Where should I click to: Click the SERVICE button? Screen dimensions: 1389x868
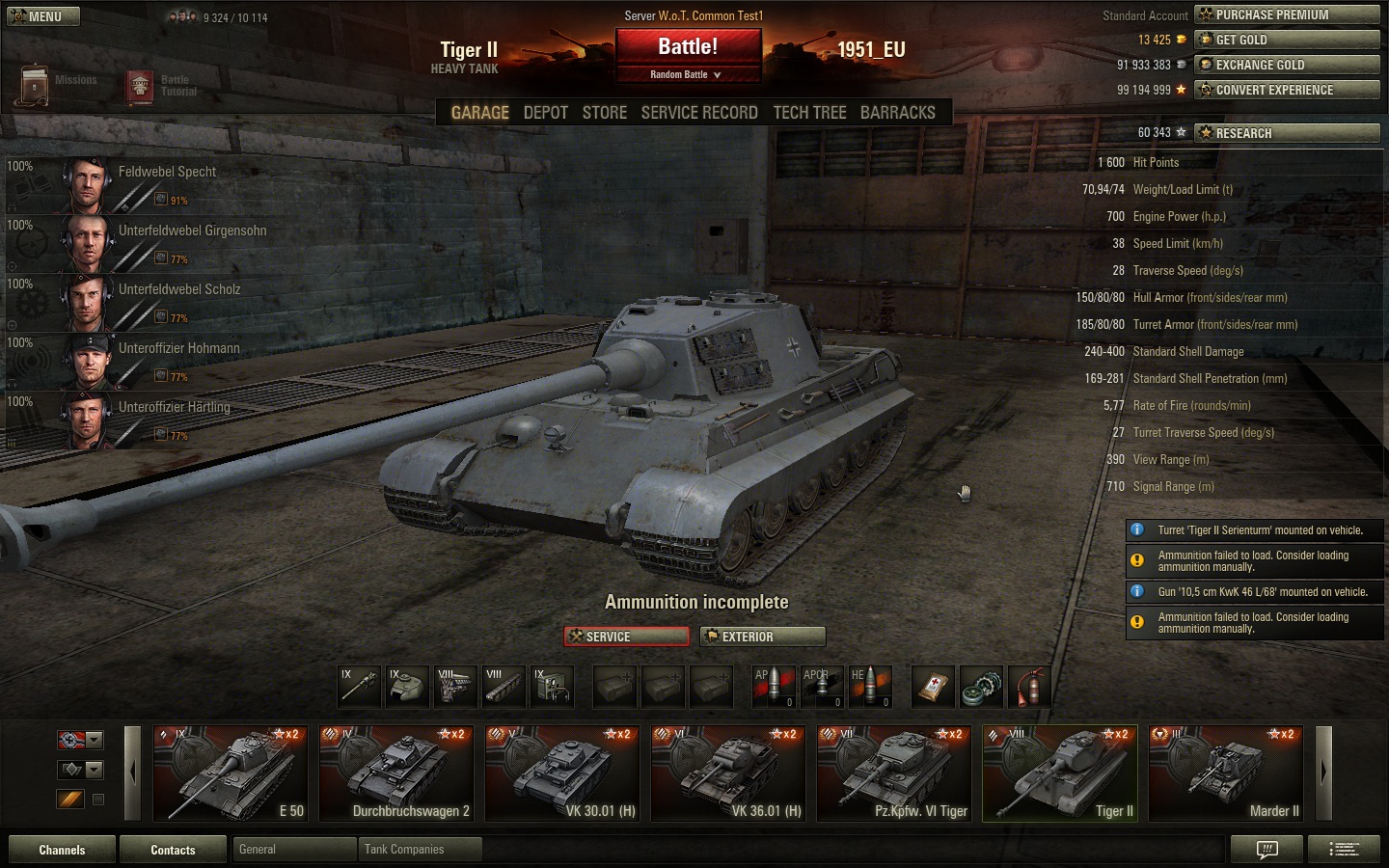coord(627,637)
